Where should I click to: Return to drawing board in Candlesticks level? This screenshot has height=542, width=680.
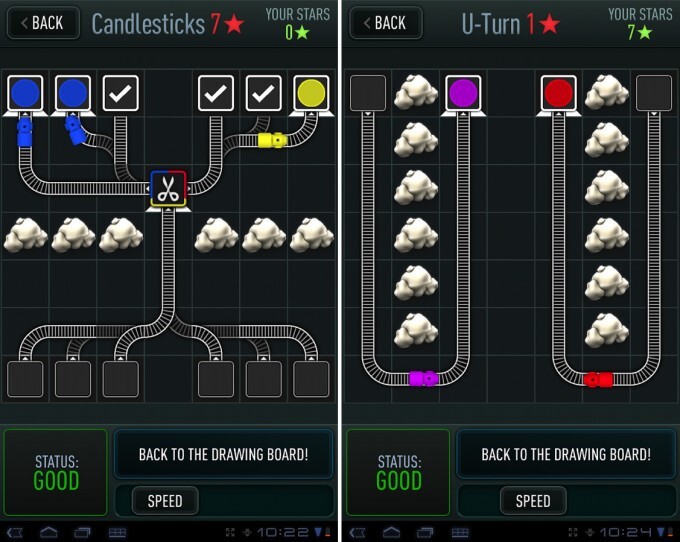(x=223, y=454)
